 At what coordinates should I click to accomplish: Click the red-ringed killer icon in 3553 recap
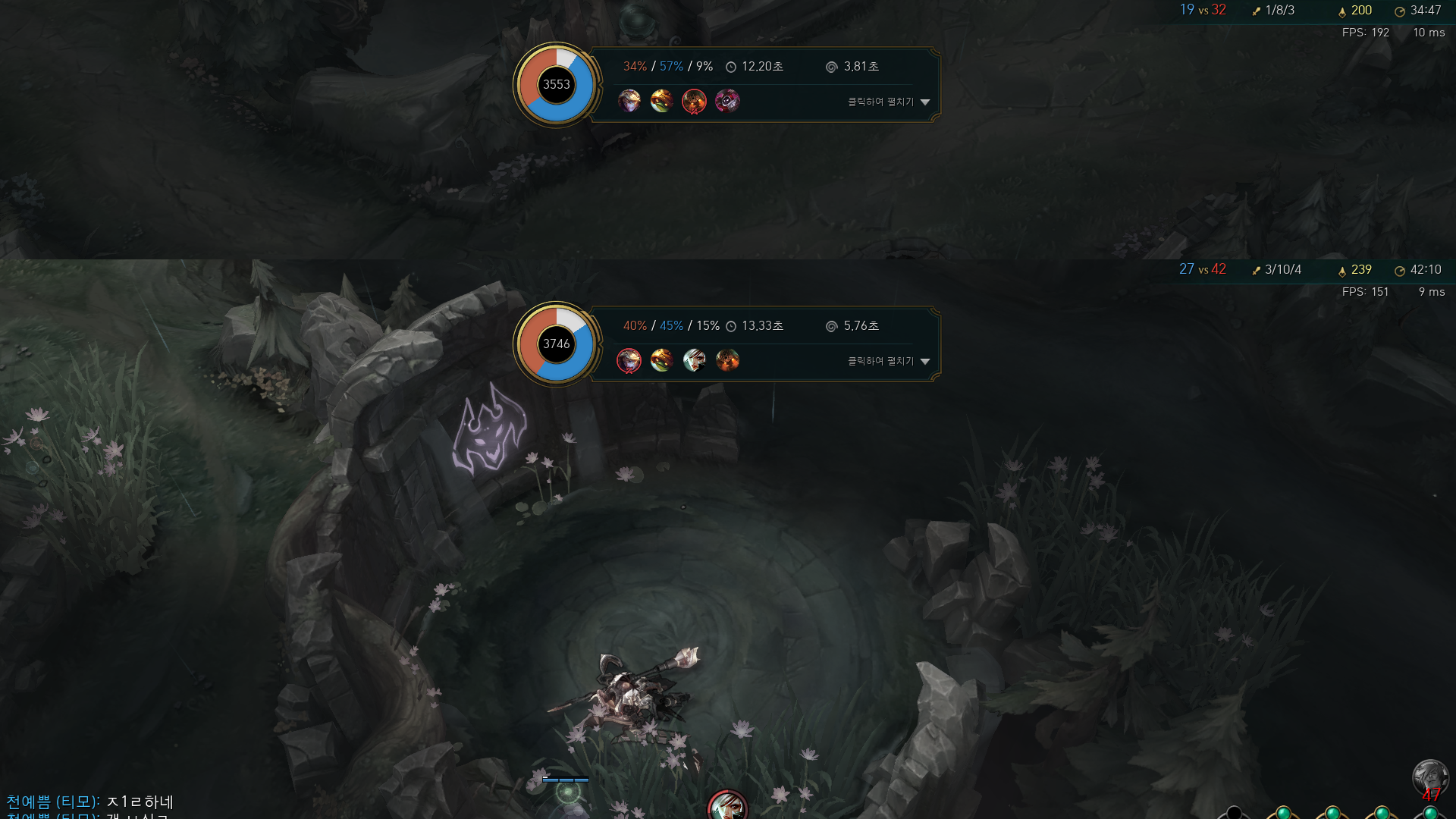pyautogui.click(x=694, y=101)
